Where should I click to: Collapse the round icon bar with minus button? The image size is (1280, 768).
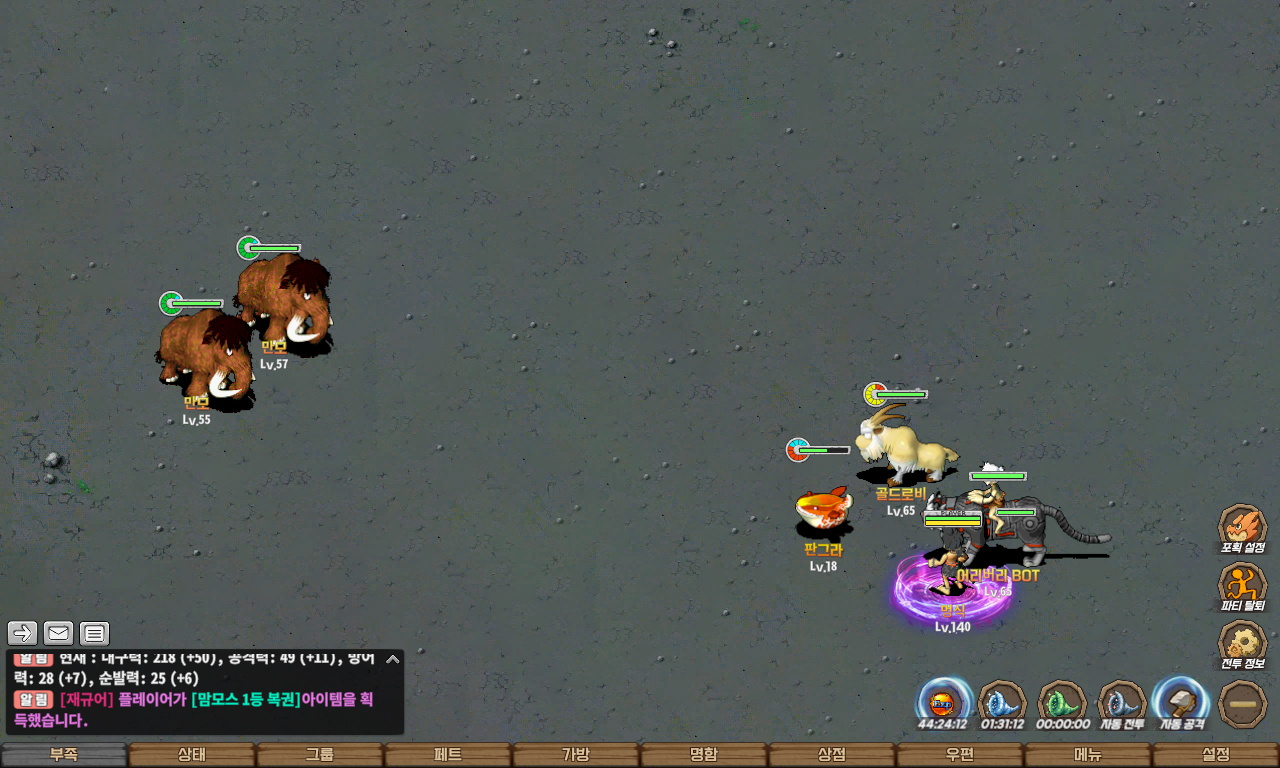pos(1243,704)
